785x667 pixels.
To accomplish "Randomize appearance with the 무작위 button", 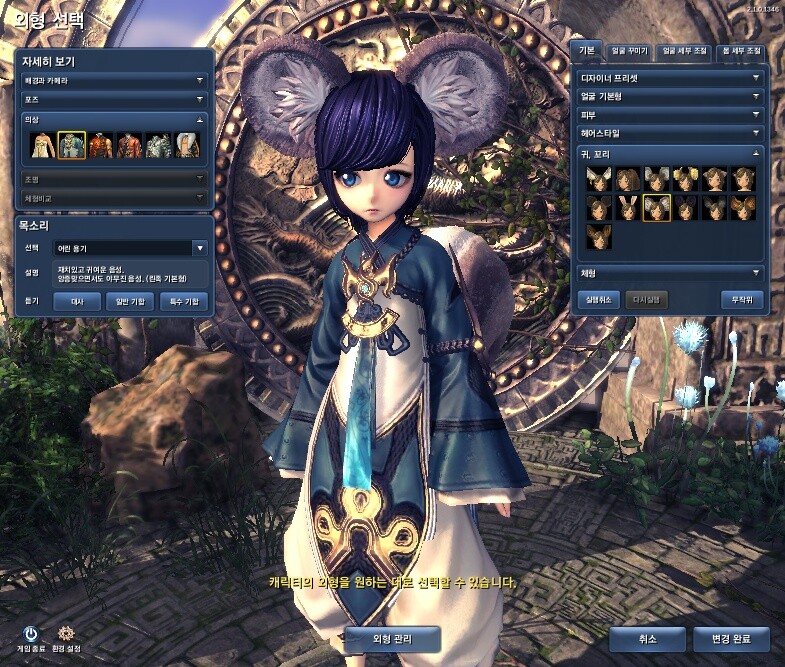I will click(x=741, y=299).
